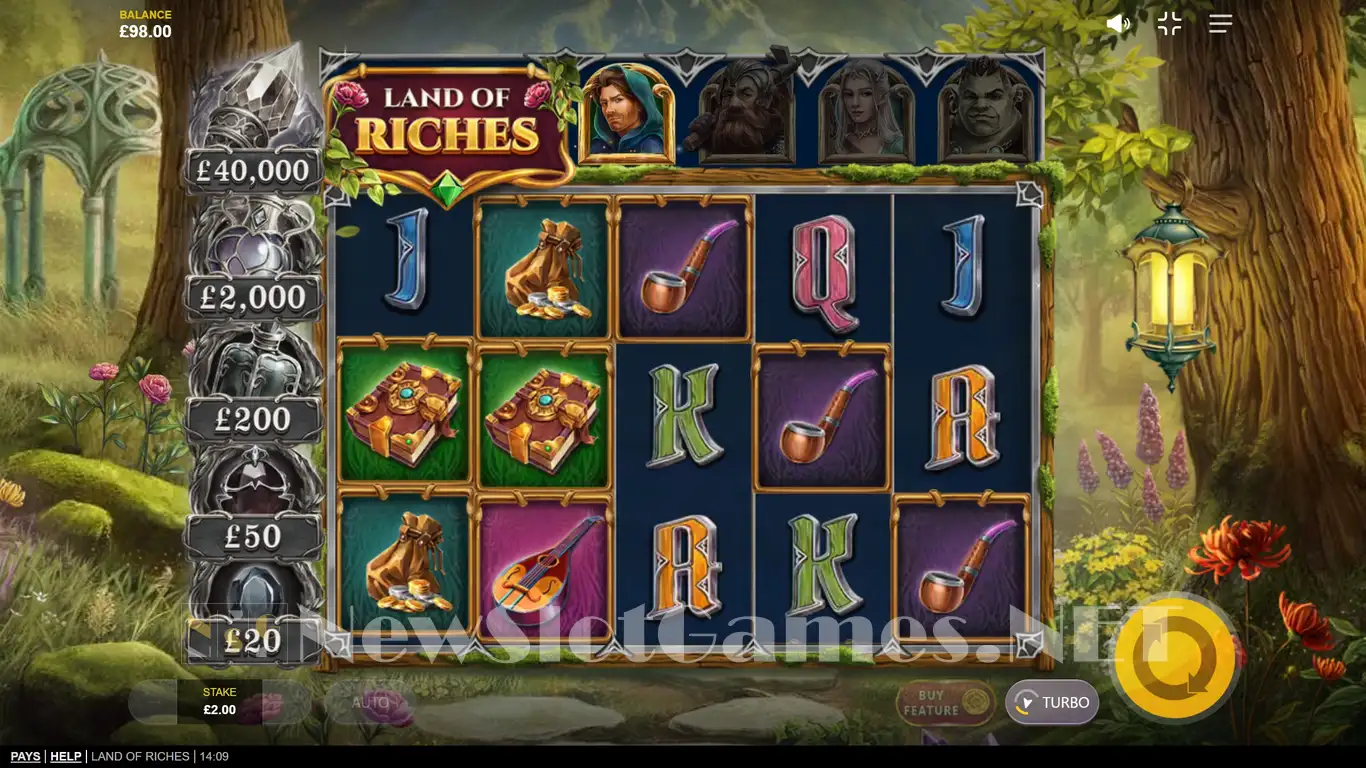
Task: Open the Stake amount selector
Action: tap(220, 702)
